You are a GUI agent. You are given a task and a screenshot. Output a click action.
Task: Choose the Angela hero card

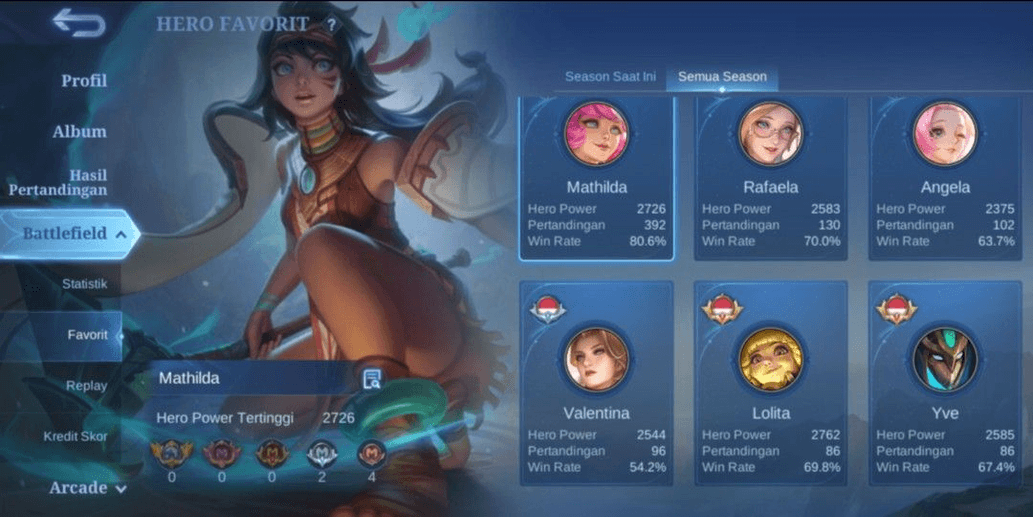(x=945, y=178)
